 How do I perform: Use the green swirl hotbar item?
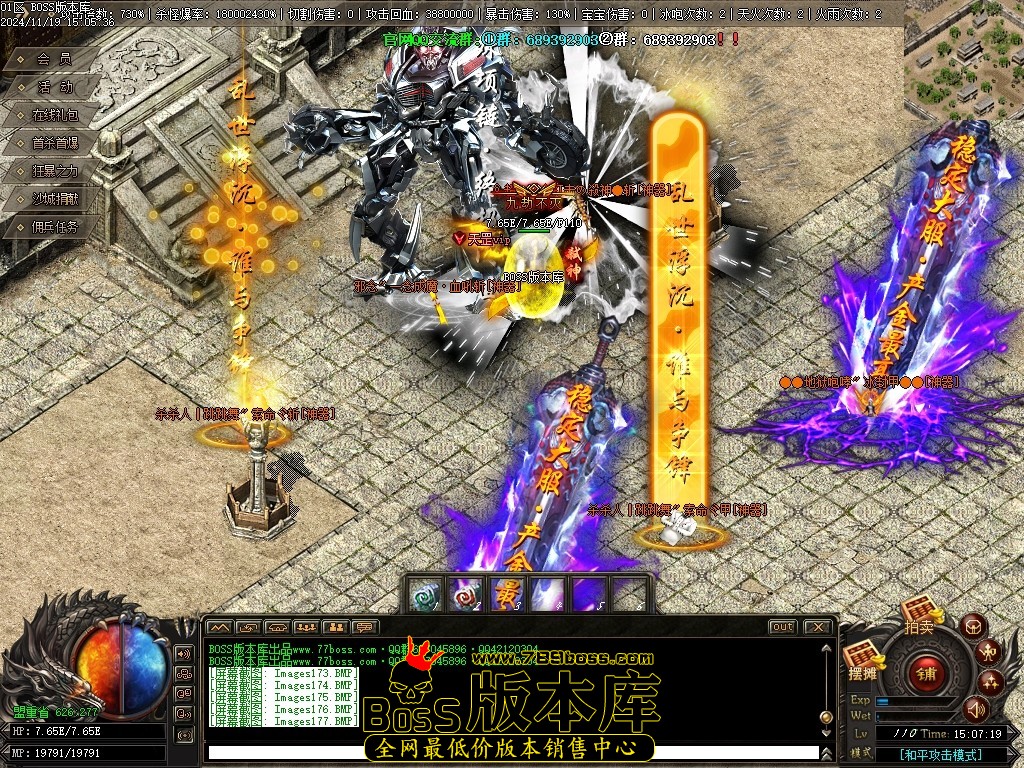click(427, 594)
